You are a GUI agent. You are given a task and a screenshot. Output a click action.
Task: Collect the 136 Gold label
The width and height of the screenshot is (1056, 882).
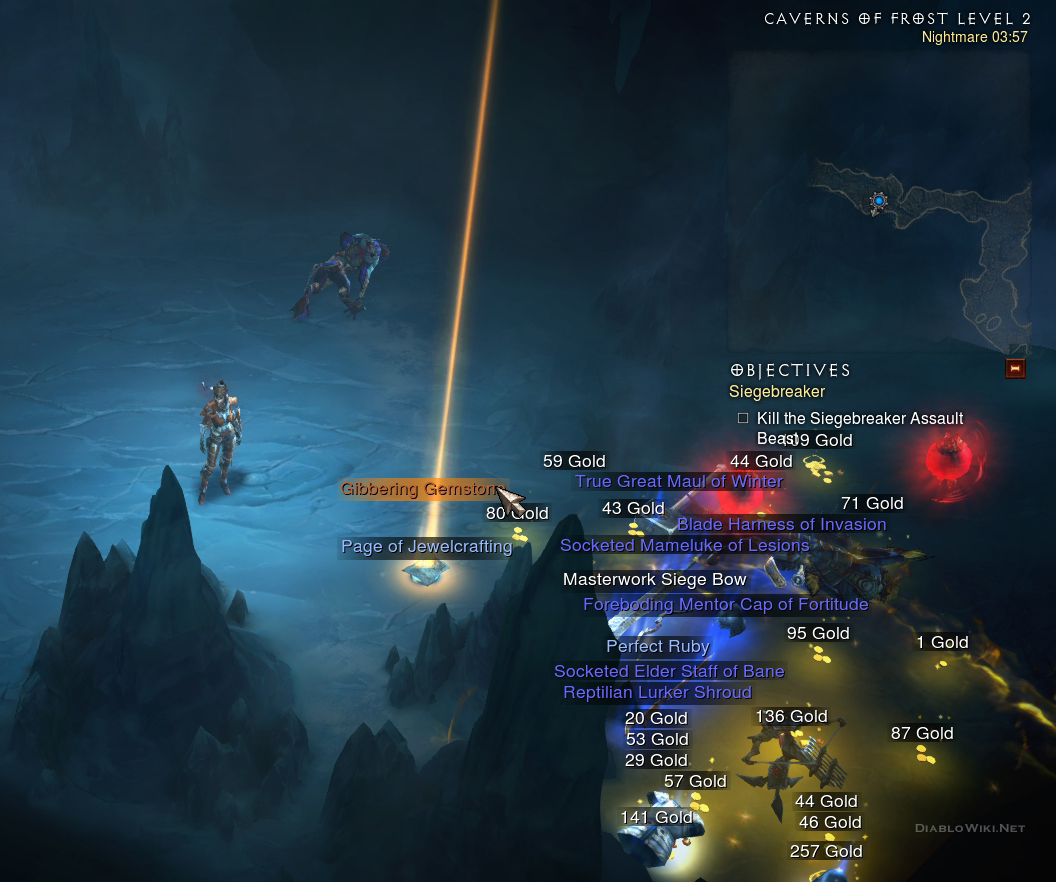791,717
